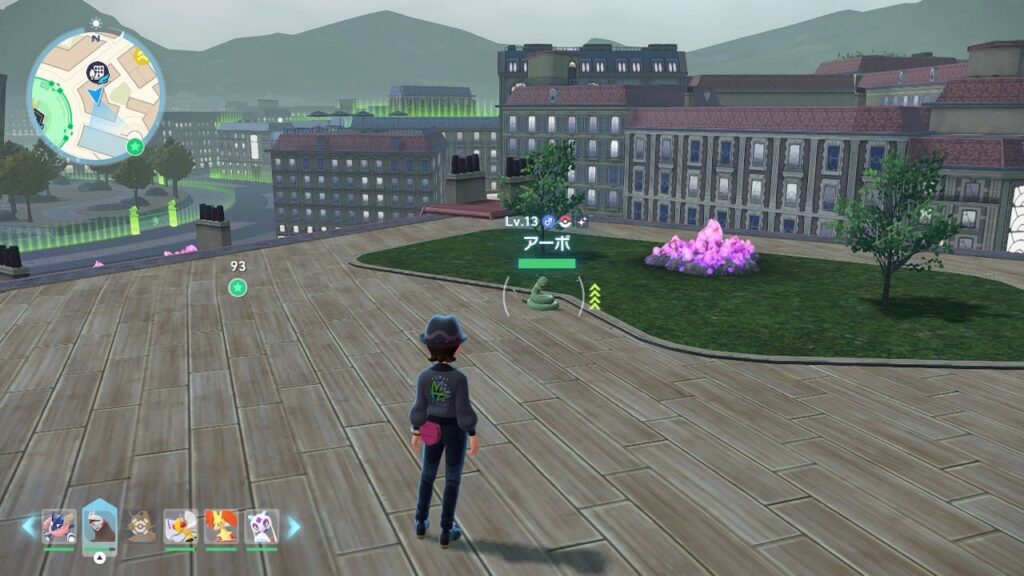This screenshot has width=1024, height=576.
Task: Click the party bar's left arrow
Action: pos(28,527)
